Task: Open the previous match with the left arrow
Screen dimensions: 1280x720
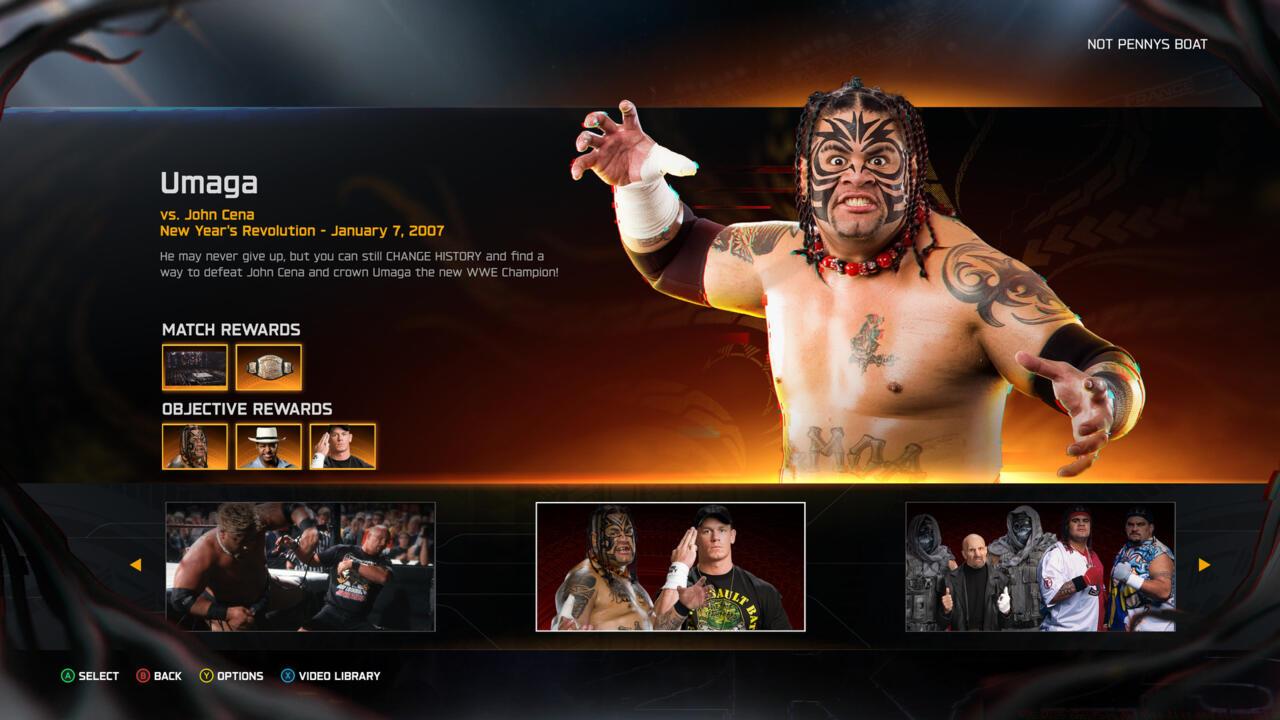Action: [x=136, y=565]
